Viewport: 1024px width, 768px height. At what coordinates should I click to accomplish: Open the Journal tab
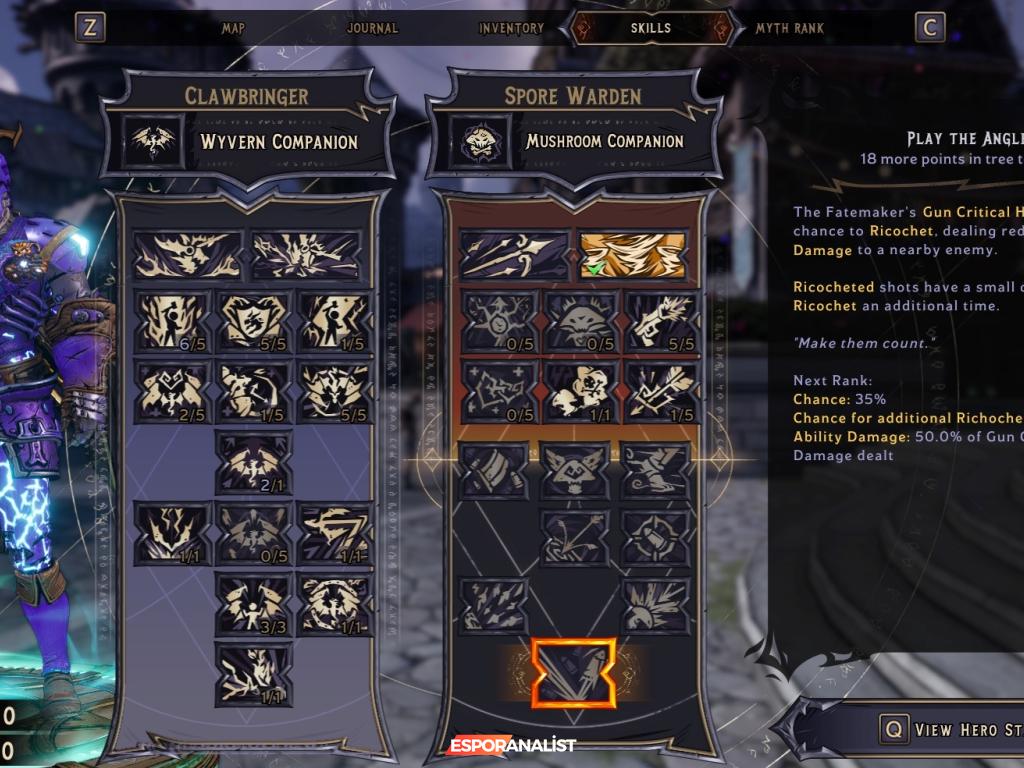click(x=372, y=28)
